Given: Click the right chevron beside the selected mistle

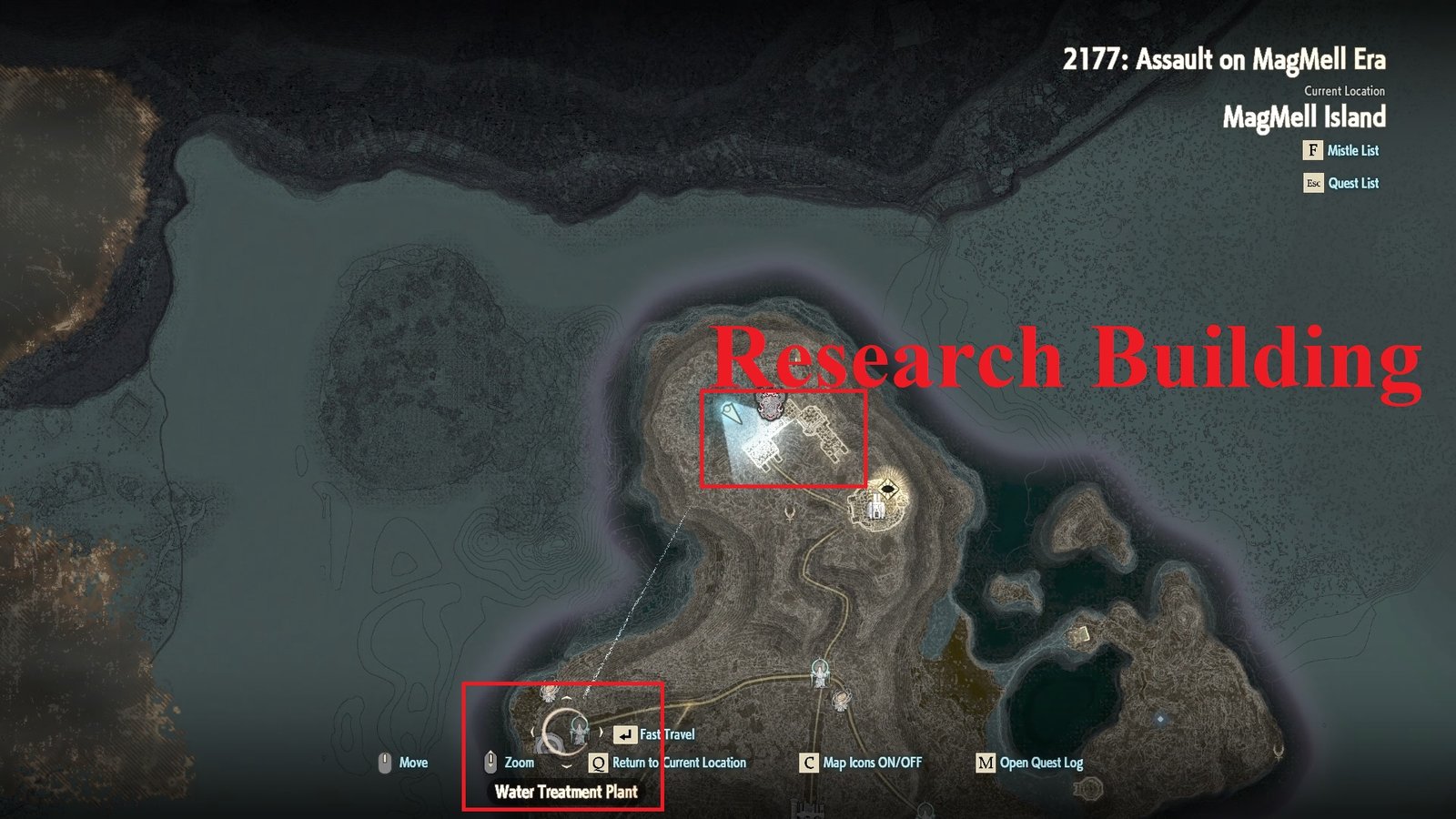Looking at the screenshot, I should (602, 732).
